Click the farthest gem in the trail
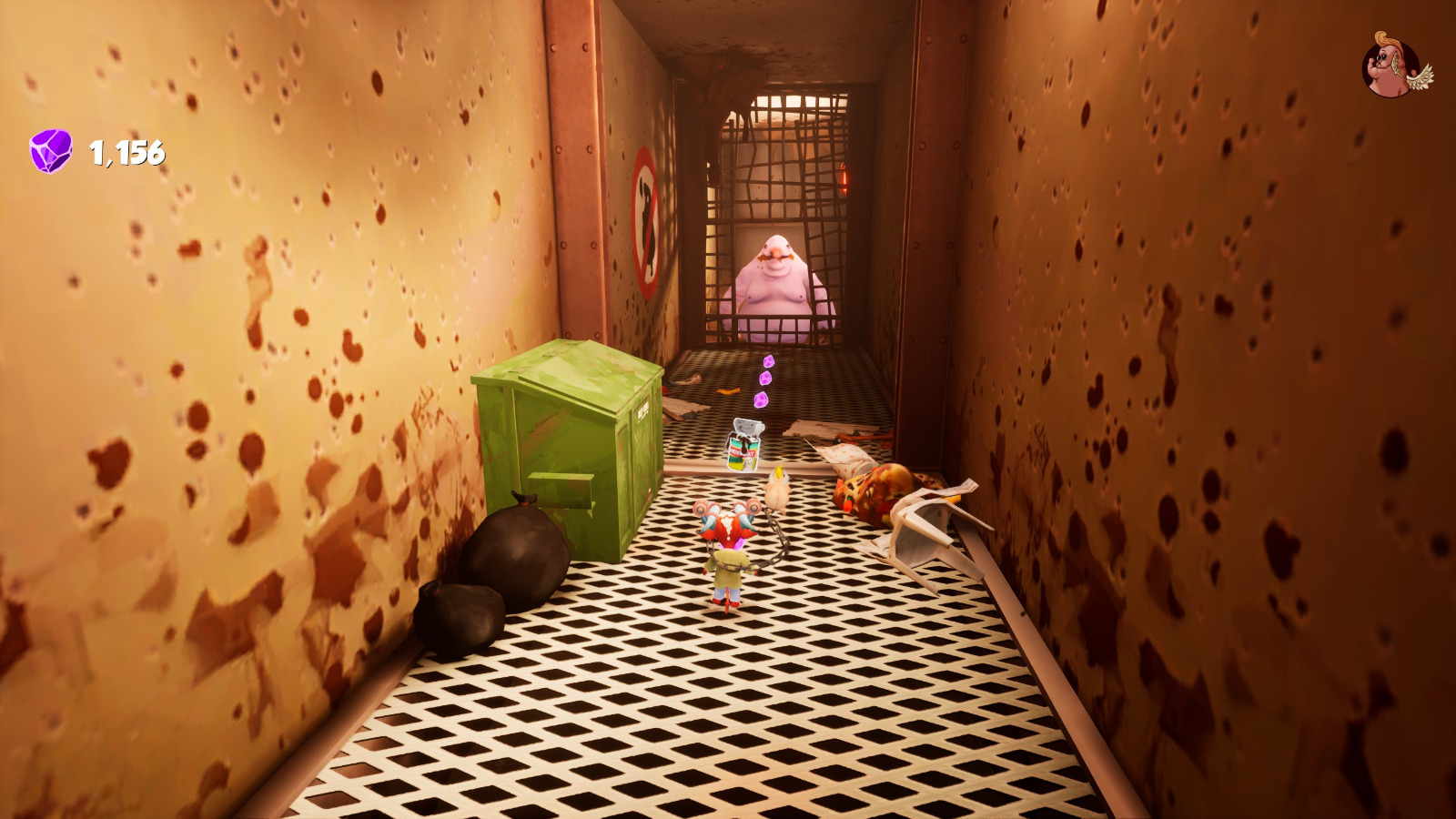Screen dimensions: 1456x819 (768, 361)
